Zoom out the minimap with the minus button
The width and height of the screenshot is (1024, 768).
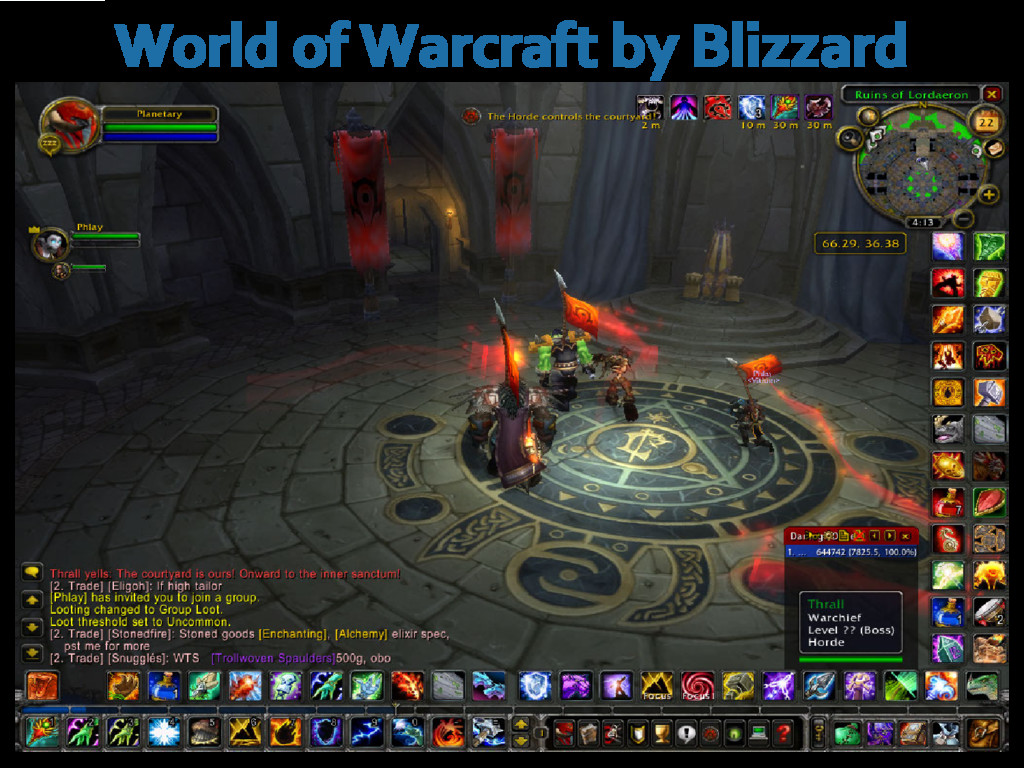pyautogui.click(x=964, y=218)
